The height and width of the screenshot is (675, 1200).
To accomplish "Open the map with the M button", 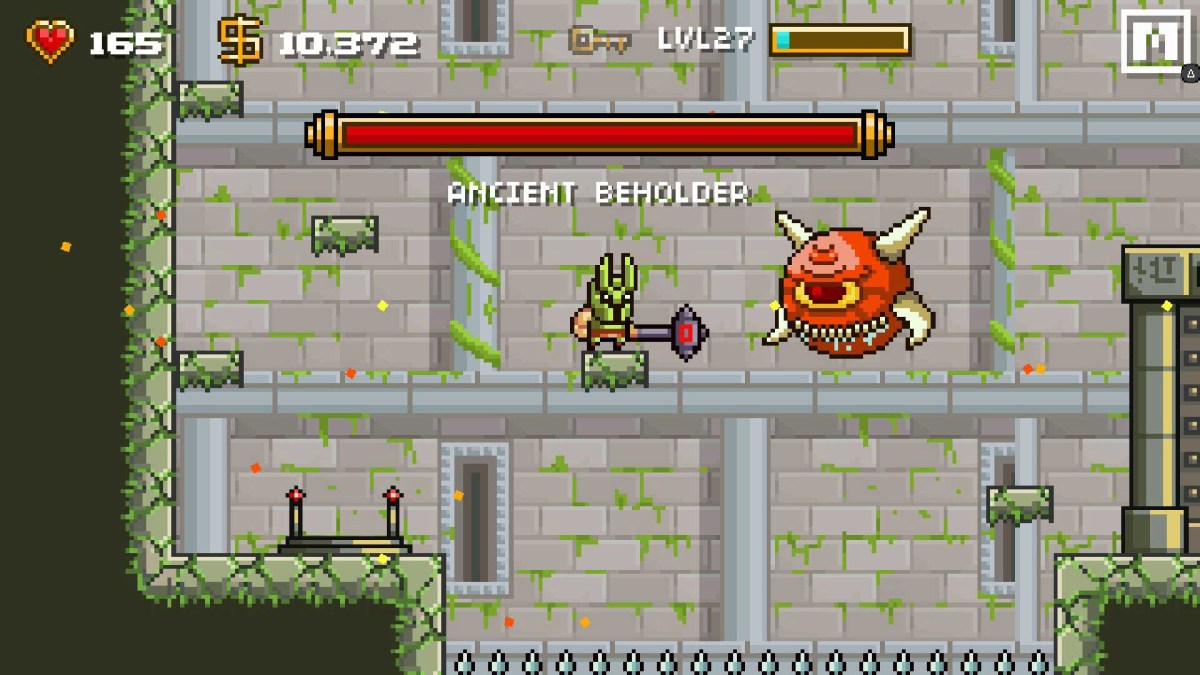I will click(x=1154, y=41).
